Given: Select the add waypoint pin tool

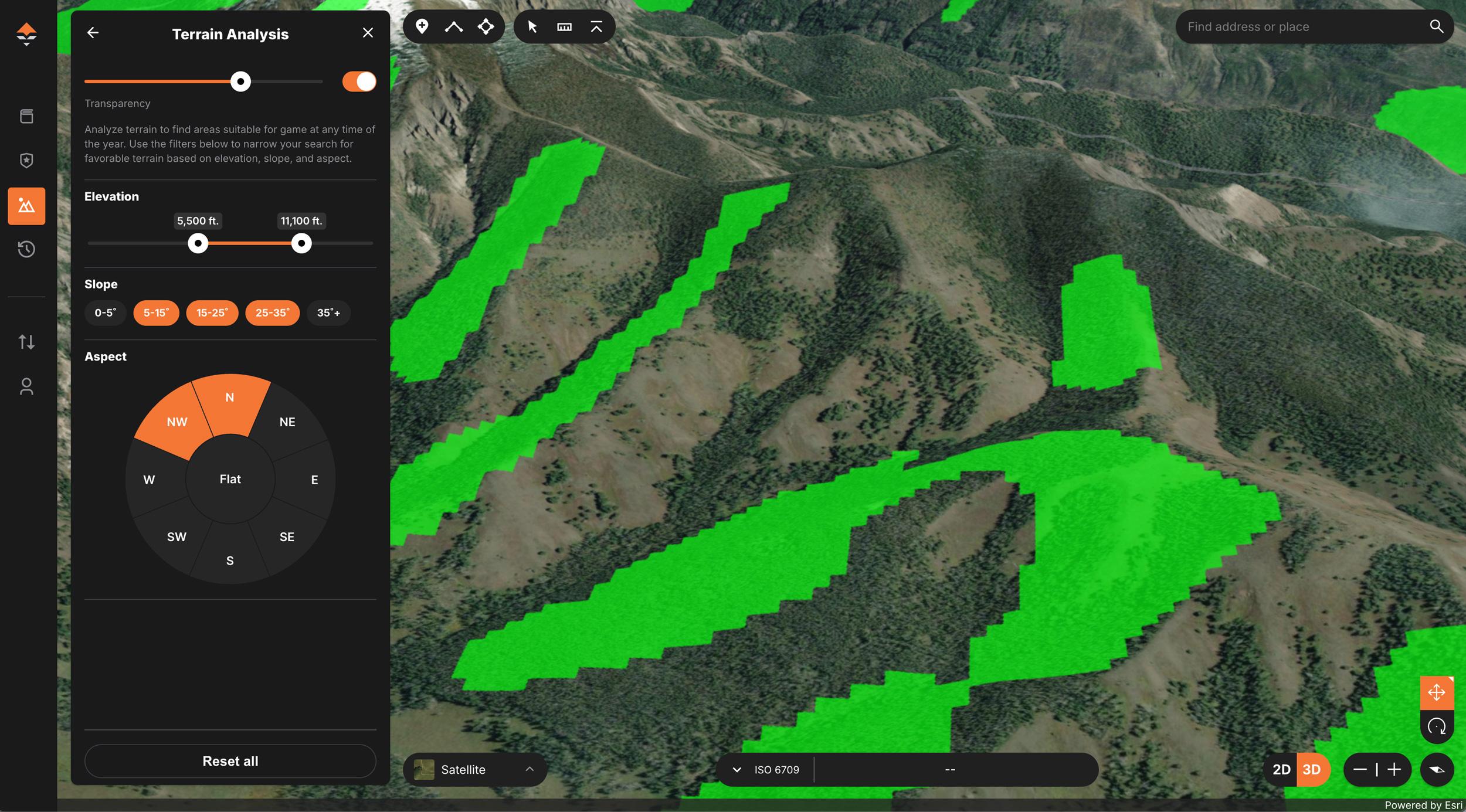Looking at the screenshot, I should coord(422,26).
